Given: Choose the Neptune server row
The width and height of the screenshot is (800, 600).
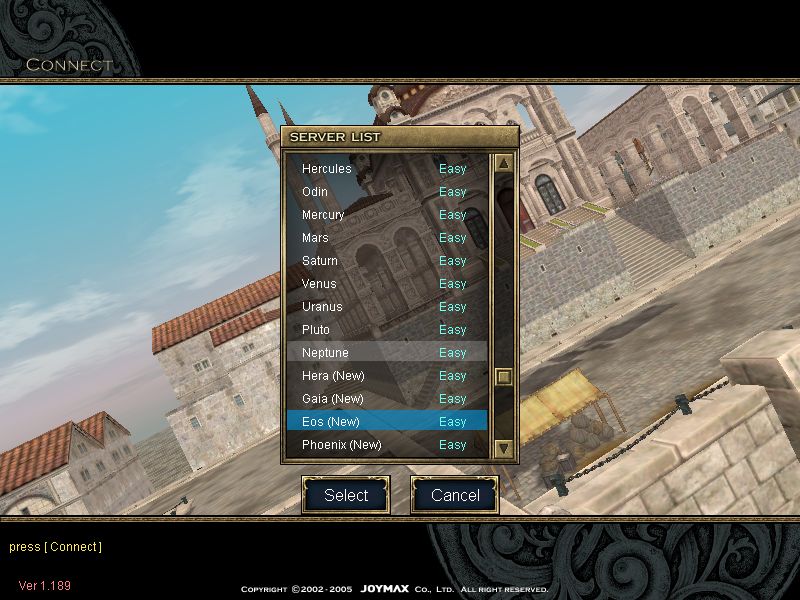Looking at the screenshot, I should pyautogui.click(x=385, y=353).
